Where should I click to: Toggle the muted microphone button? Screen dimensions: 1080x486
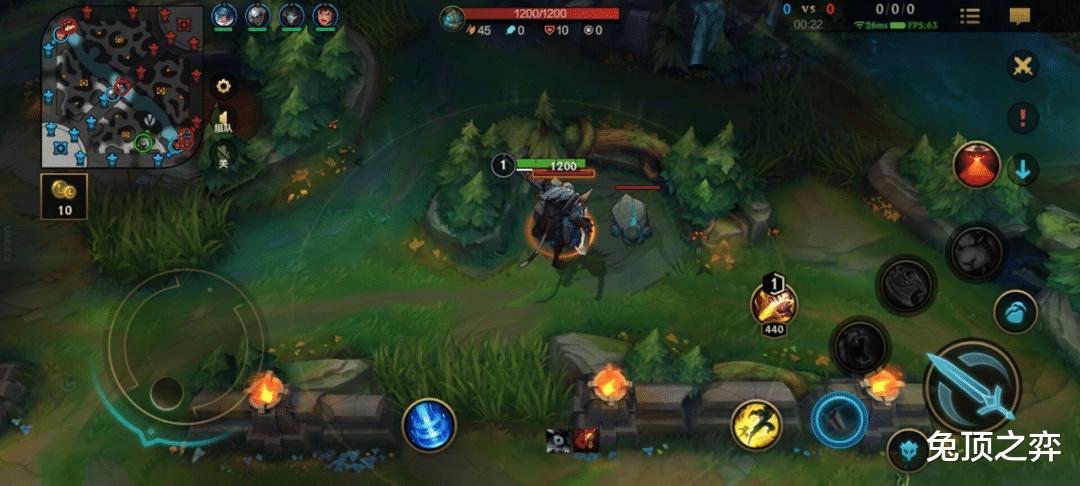(x=224, y=157)
